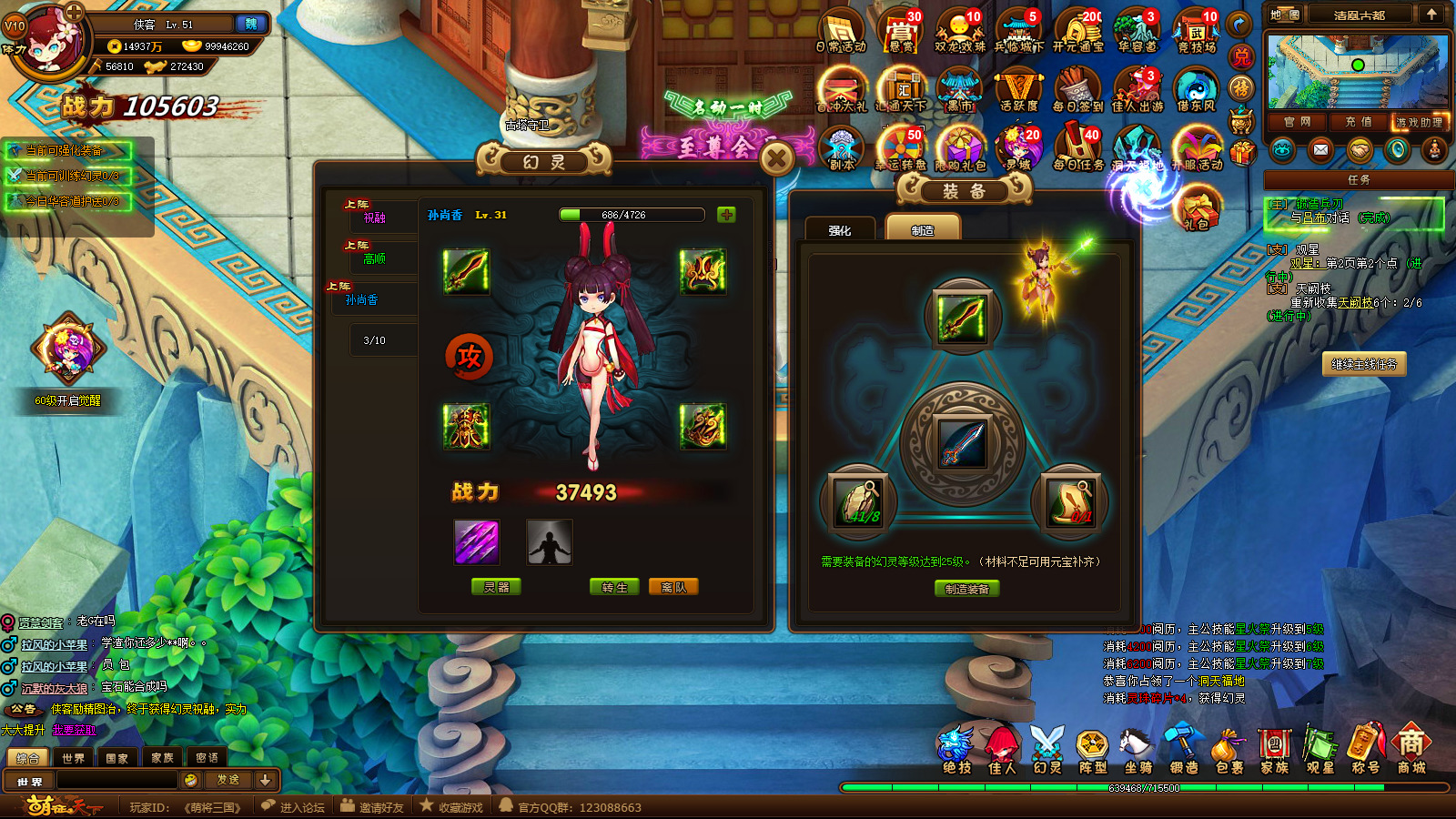This screenshot has height=819, width=1456.
Task: Open the 日常活动 icon
Action: tap(841, 30)
